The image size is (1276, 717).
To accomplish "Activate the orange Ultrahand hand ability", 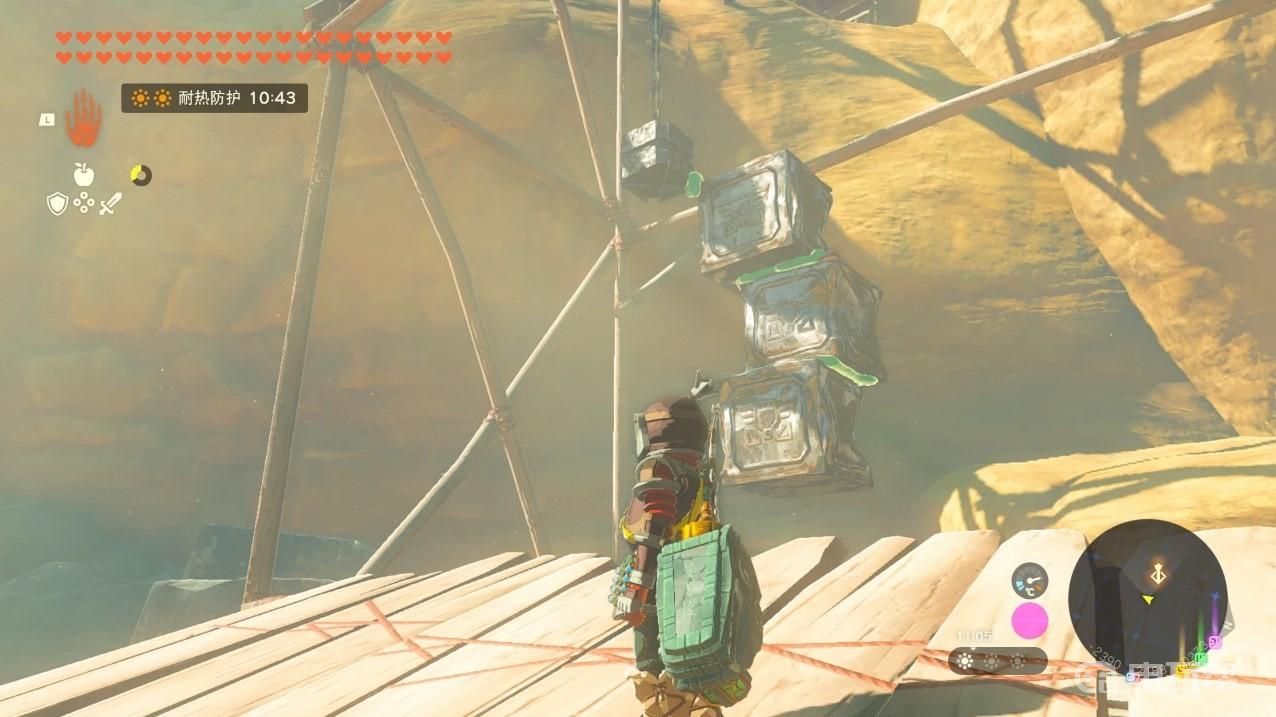I will 84,118.
